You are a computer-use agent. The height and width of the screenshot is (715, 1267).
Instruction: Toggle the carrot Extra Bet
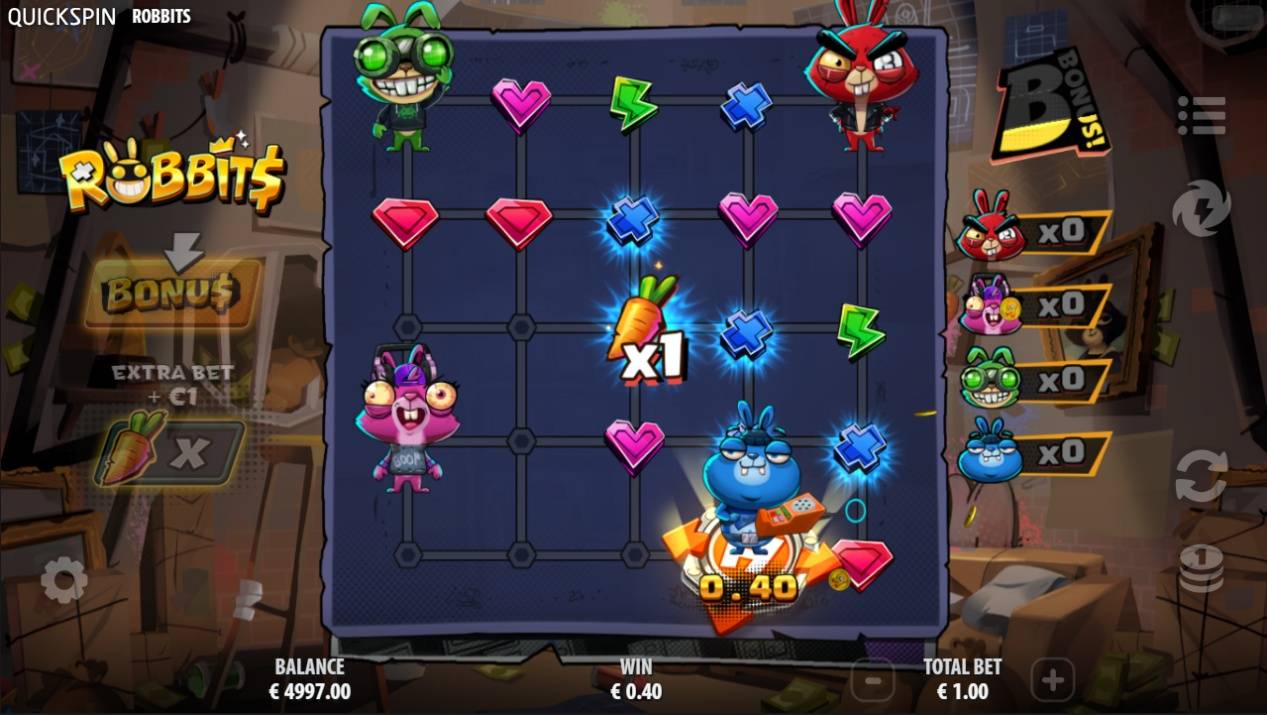[170, 453]
